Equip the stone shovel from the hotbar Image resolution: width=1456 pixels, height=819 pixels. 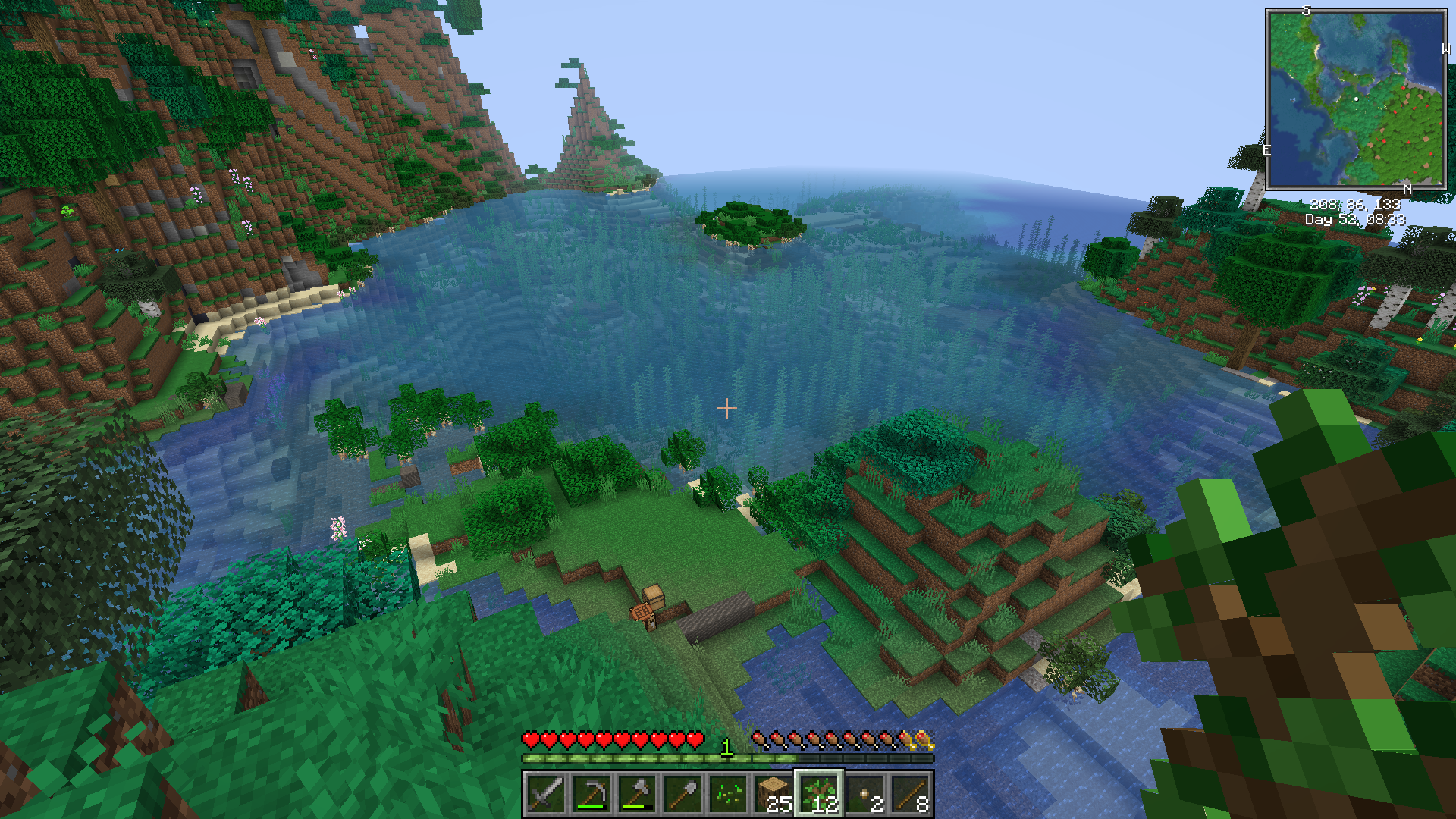pos(682,794)
